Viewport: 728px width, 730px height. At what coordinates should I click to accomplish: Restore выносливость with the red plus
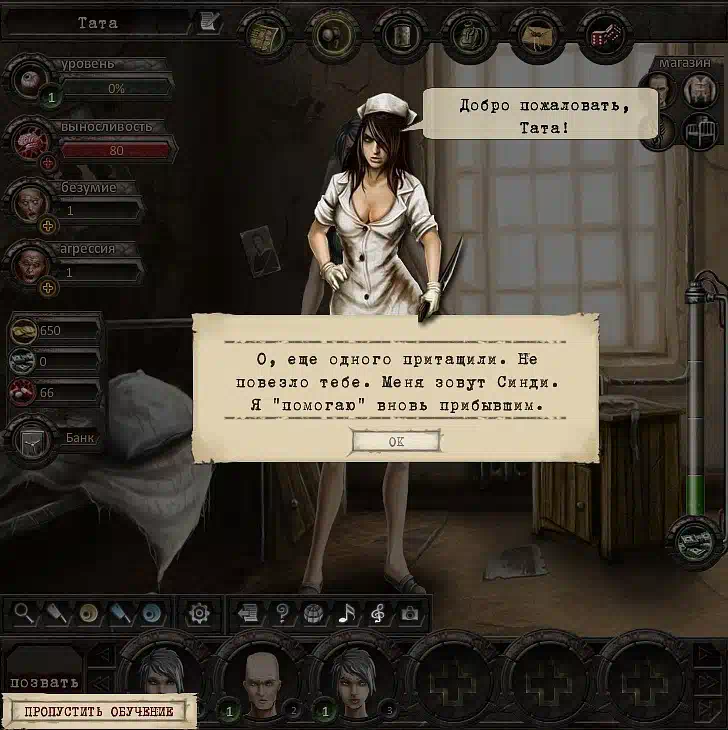47,163
